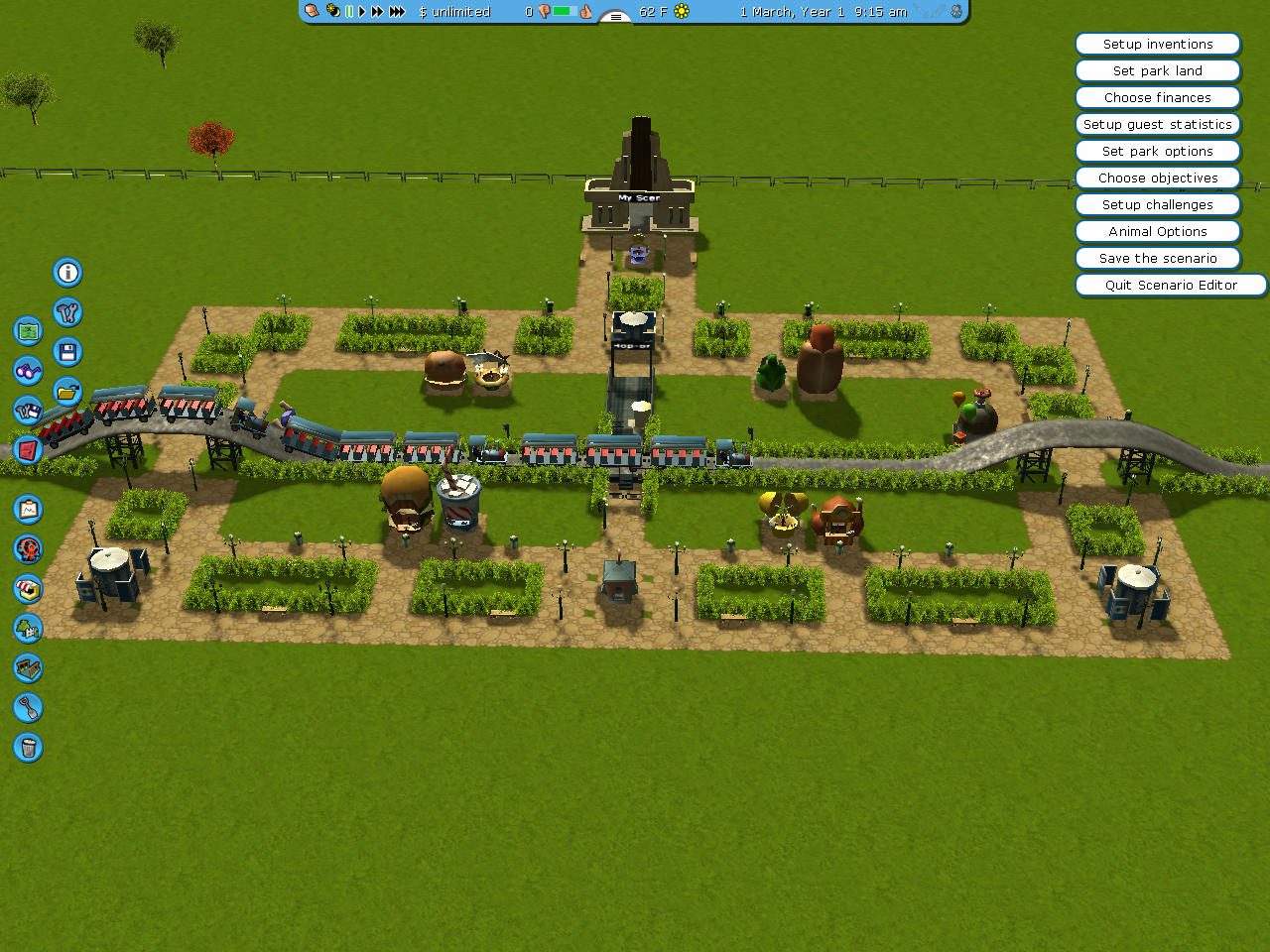Open the shop stall building icon
This screenshot has height=952, width=1270.
28,588
